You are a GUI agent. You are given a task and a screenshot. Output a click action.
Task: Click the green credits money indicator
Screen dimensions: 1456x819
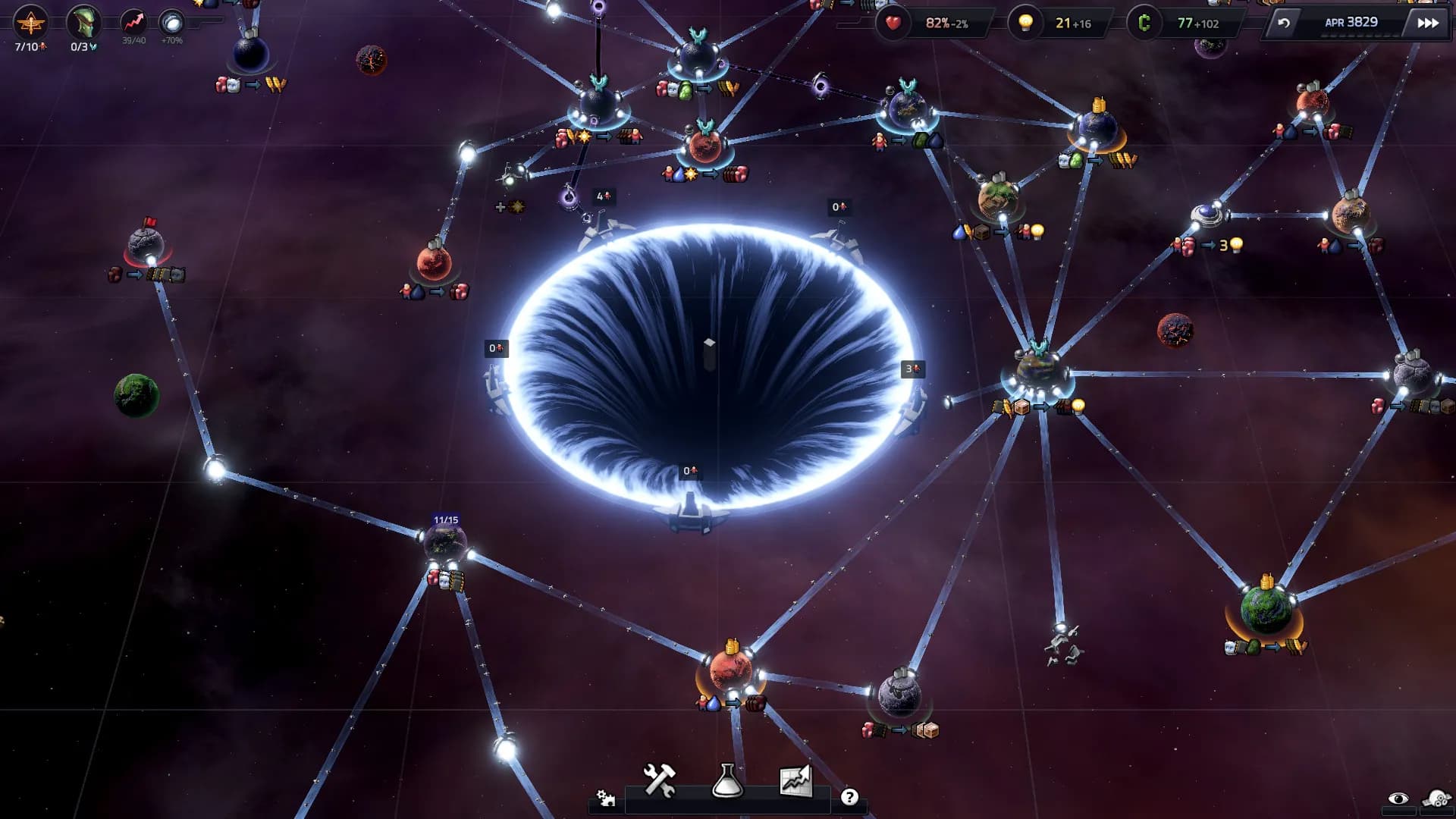pyautogui.click(x=1144, y=23)
